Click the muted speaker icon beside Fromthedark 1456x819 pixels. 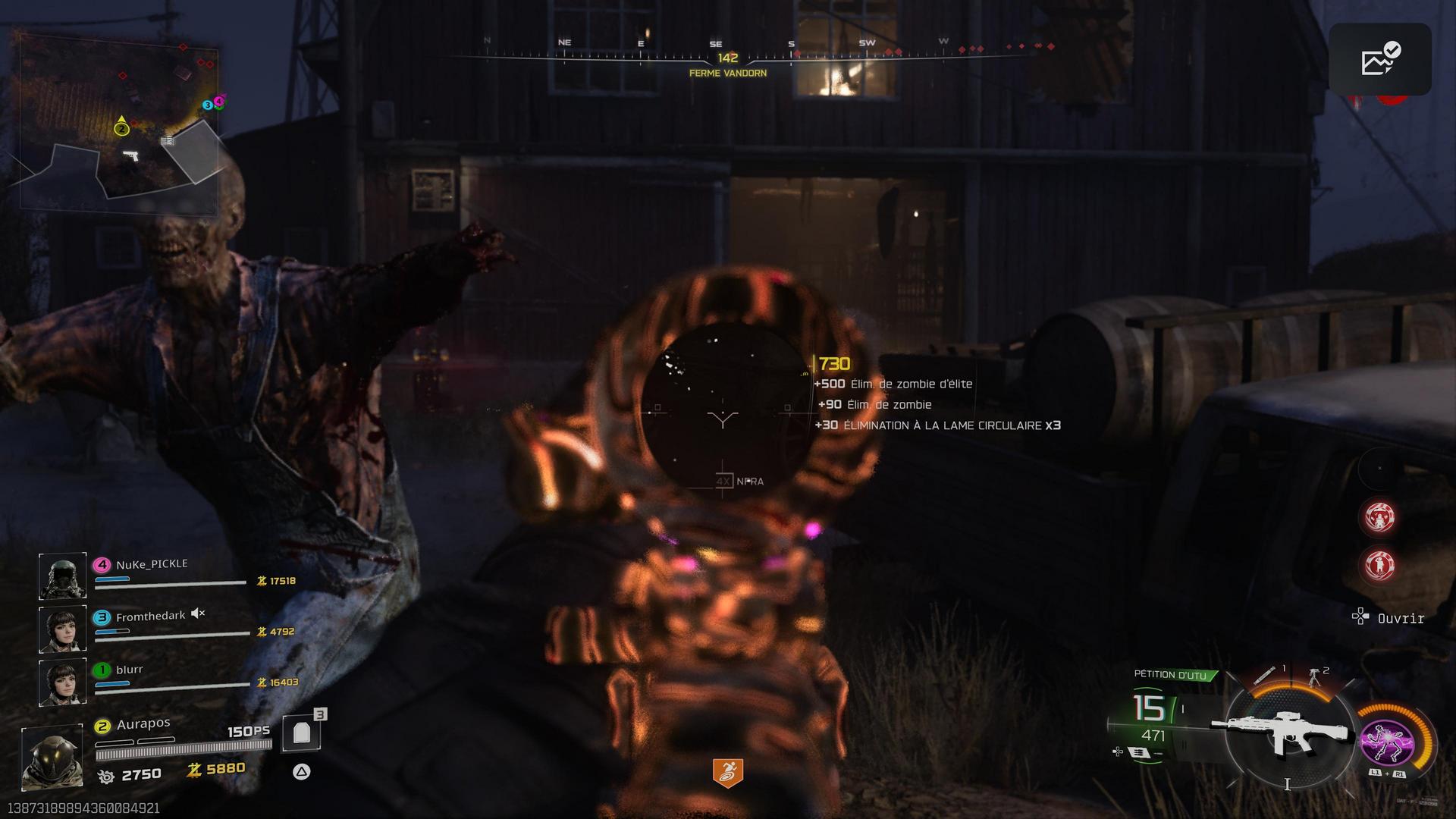198,613
